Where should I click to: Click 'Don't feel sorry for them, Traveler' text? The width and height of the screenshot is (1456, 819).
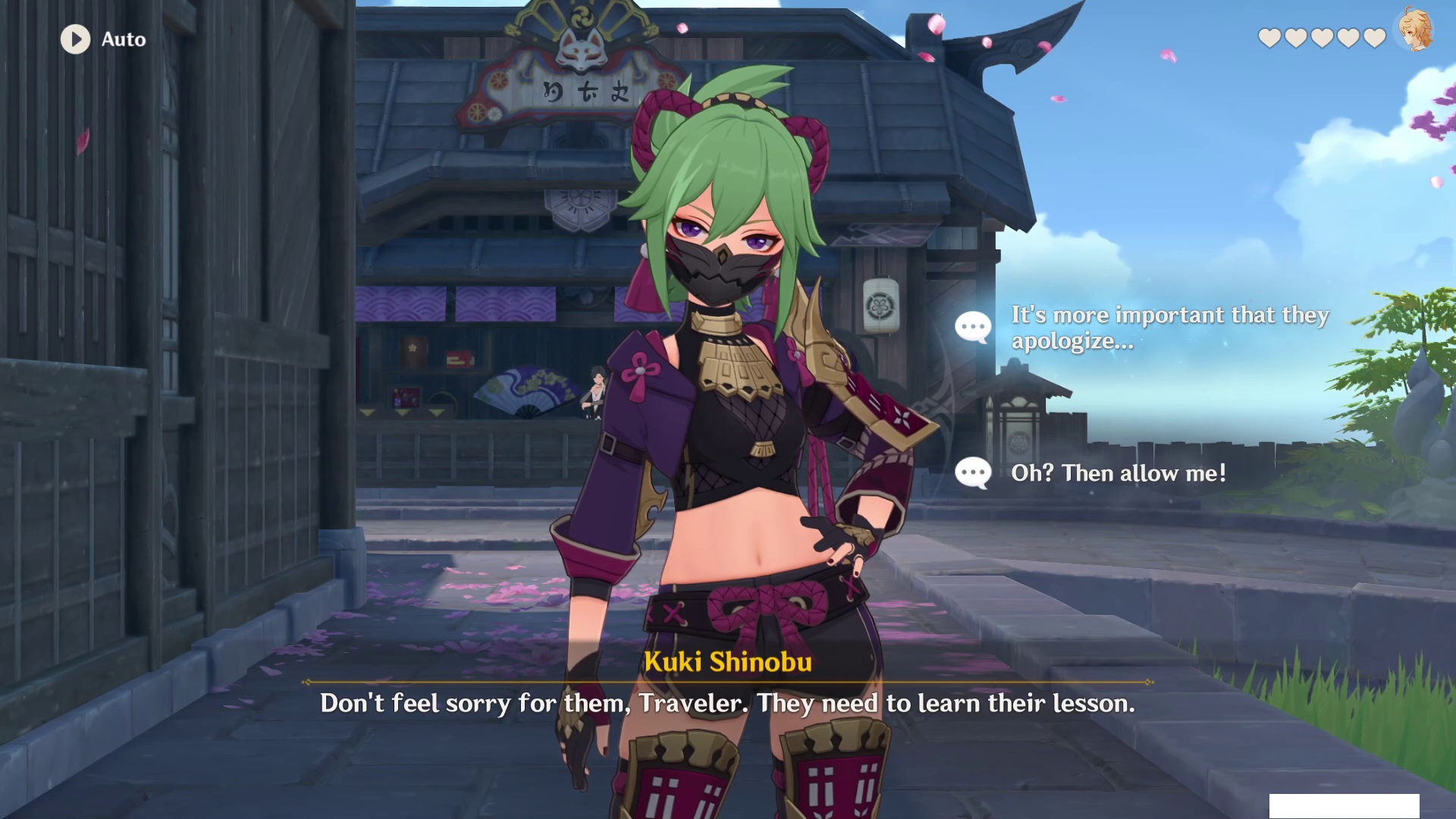[x=531, y=704]
